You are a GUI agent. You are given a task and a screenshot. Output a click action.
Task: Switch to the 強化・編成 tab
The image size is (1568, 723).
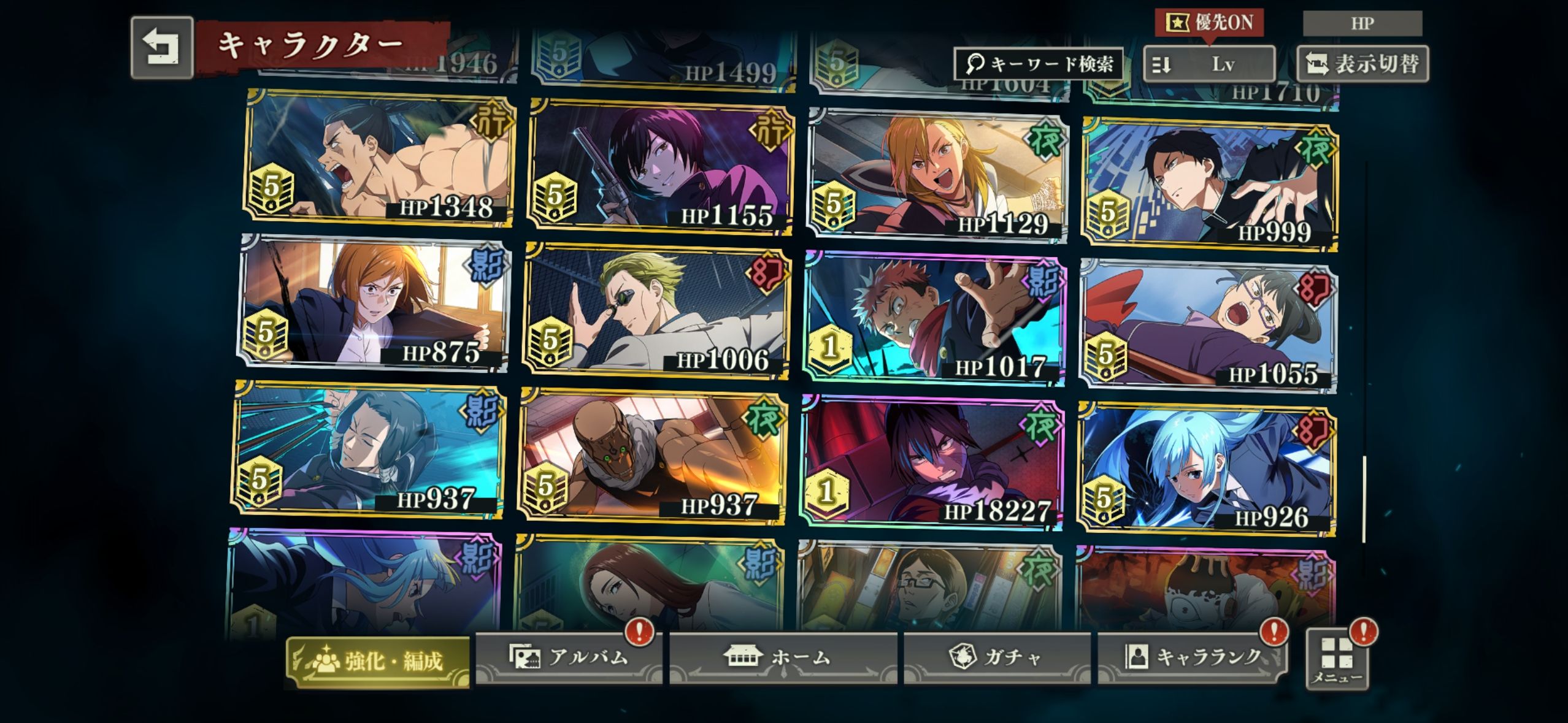378,662
